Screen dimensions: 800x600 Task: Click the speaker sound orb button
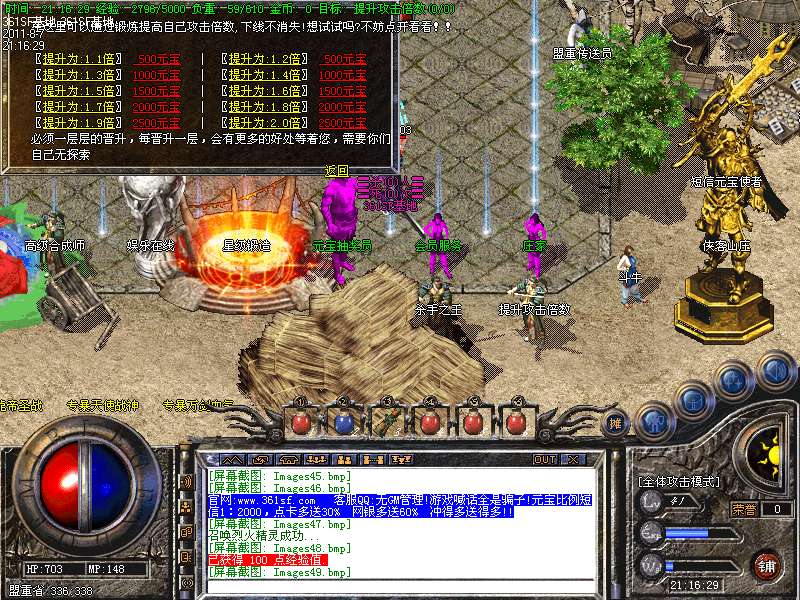coord(774,372)
